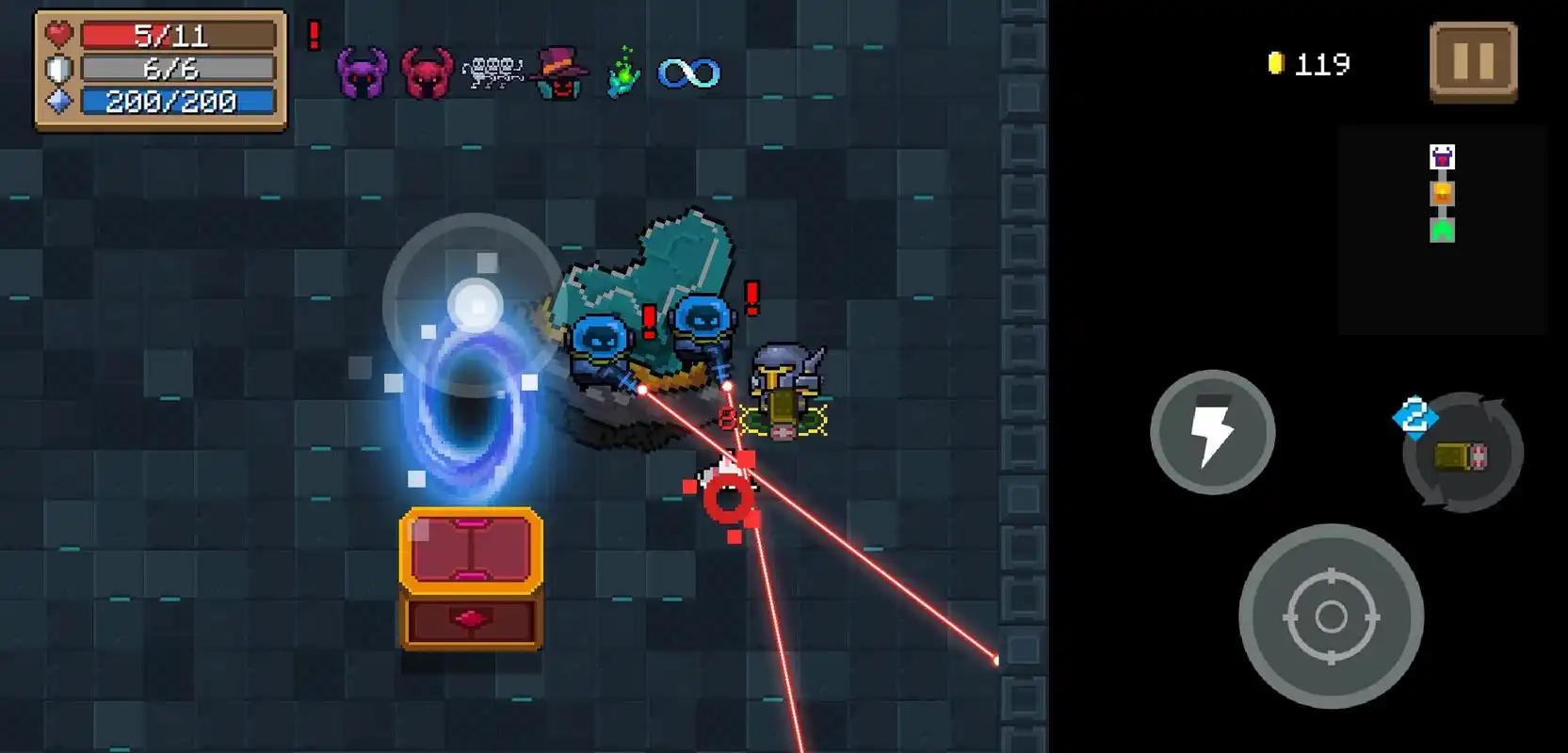Switch weapon using the weapon swap button

tap(1462, 454)
